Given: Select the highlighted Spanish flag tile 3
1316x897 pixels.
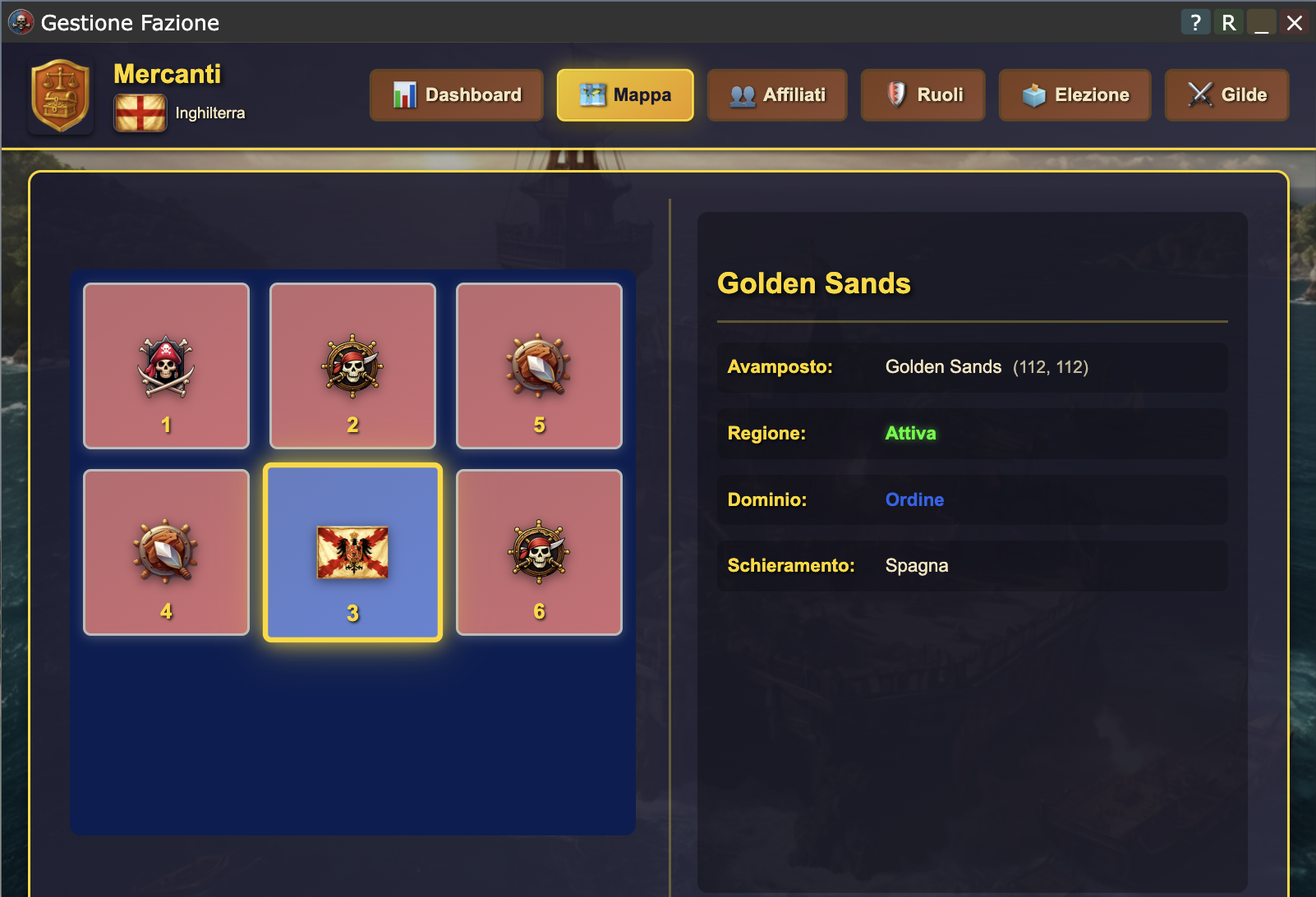Looking at the screenshot, I should pyautogui.click(x=352, y=553).
